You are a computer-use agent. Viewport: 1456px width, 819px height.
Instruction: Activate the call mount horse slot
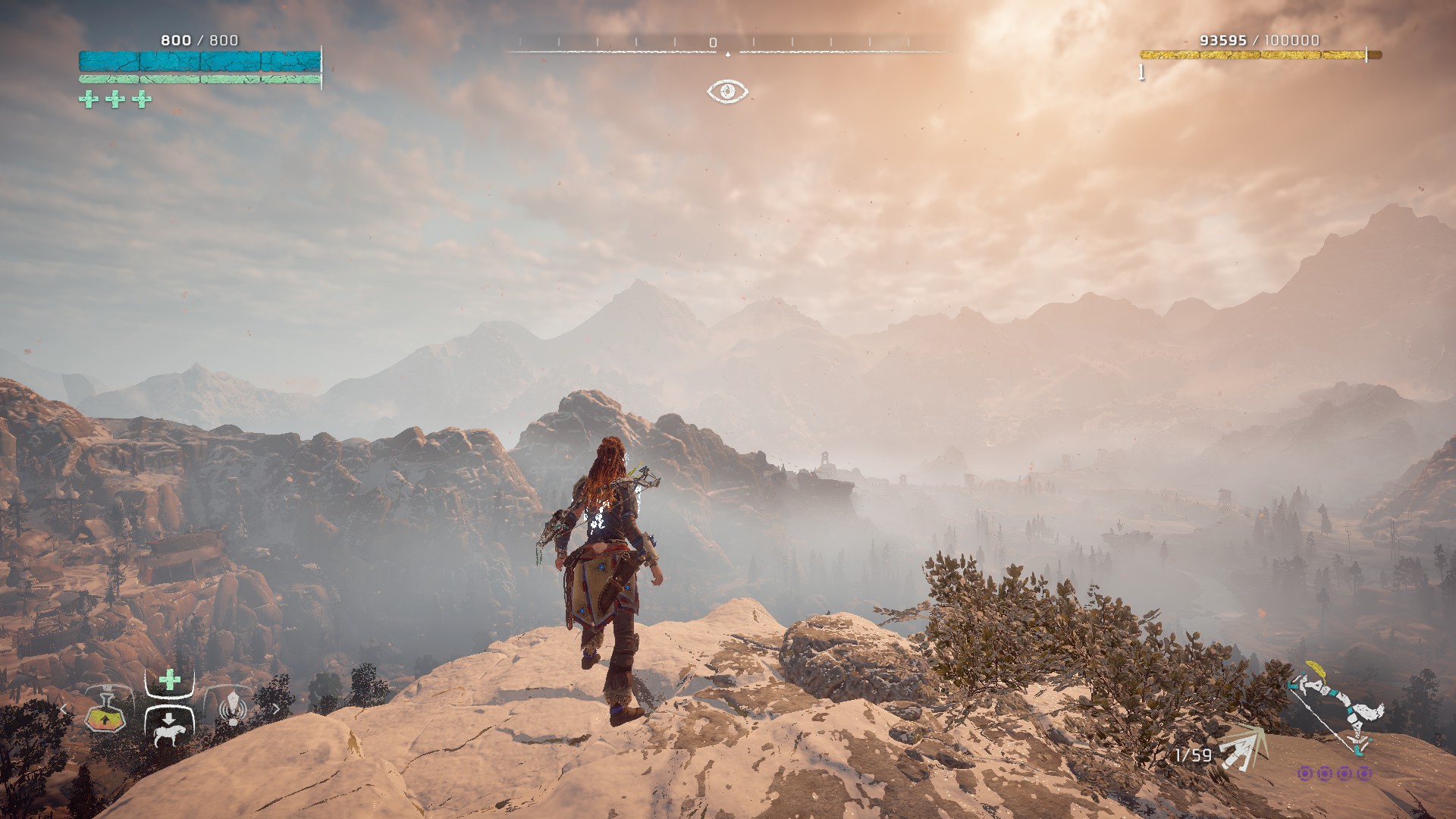169,728
